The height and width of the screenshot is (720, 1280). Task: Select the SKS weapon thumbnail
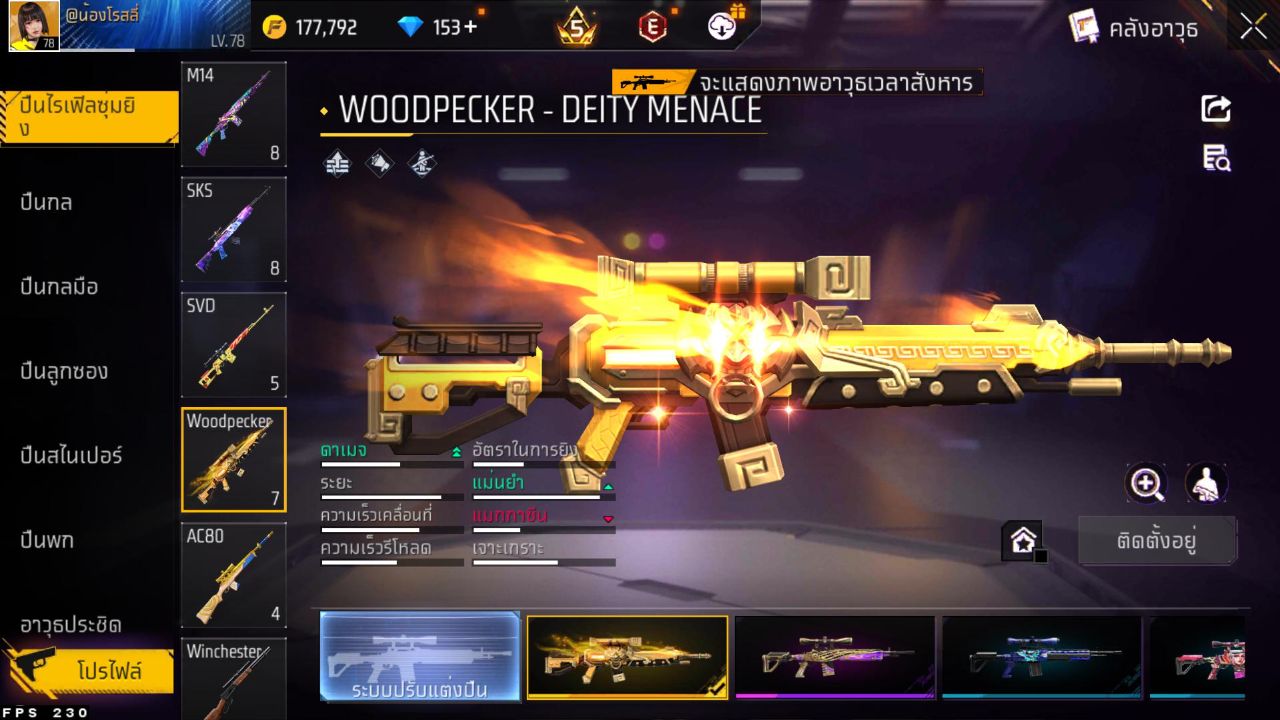tap(233, 230)
